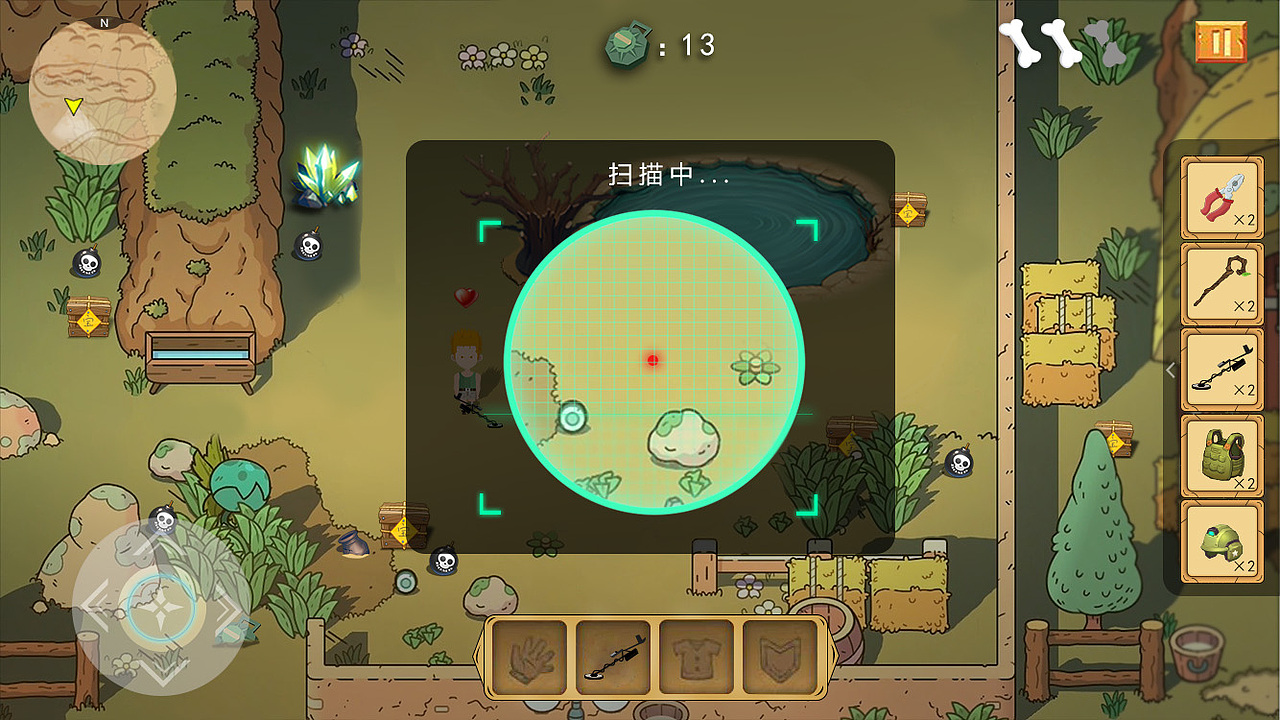Tap the metal detector equipment slot
The height and width of the screenshot is (720, 1280).
[x=614, y=656]
